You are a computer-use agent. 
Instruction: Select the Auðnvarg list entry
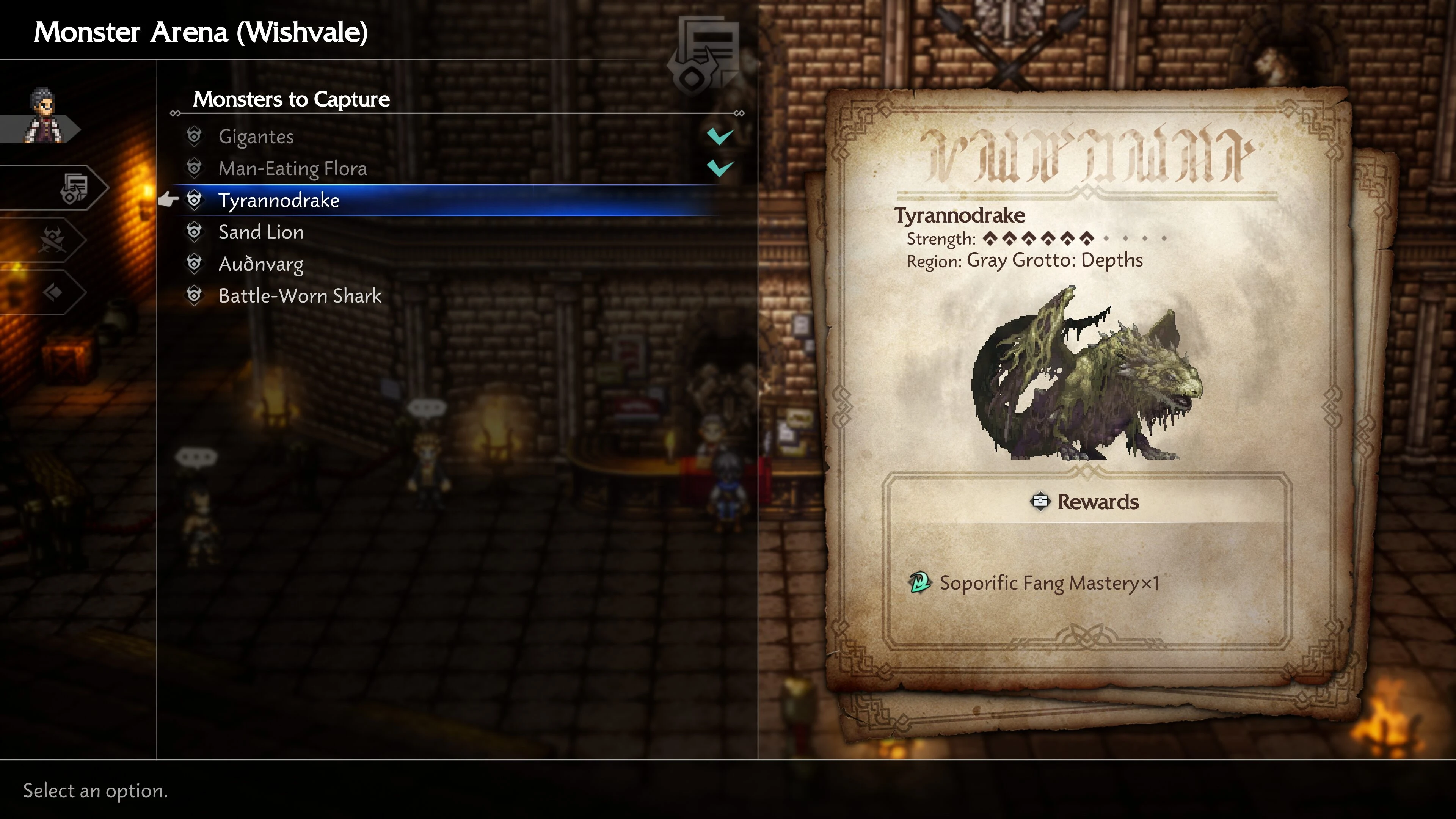point(260,264)
